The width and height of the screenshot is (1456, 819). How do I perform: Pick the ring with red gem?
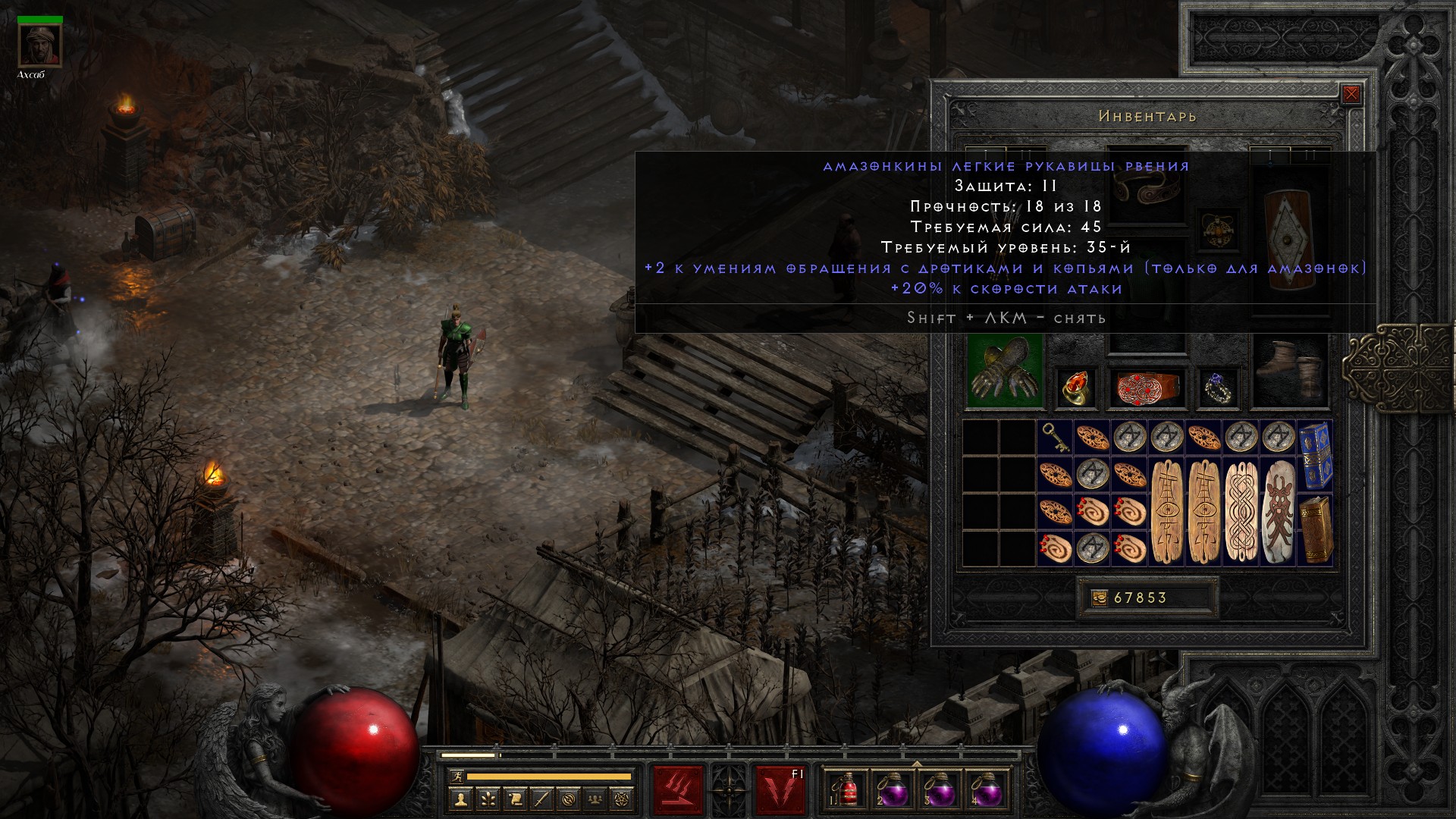click(x=1075, y=388)
